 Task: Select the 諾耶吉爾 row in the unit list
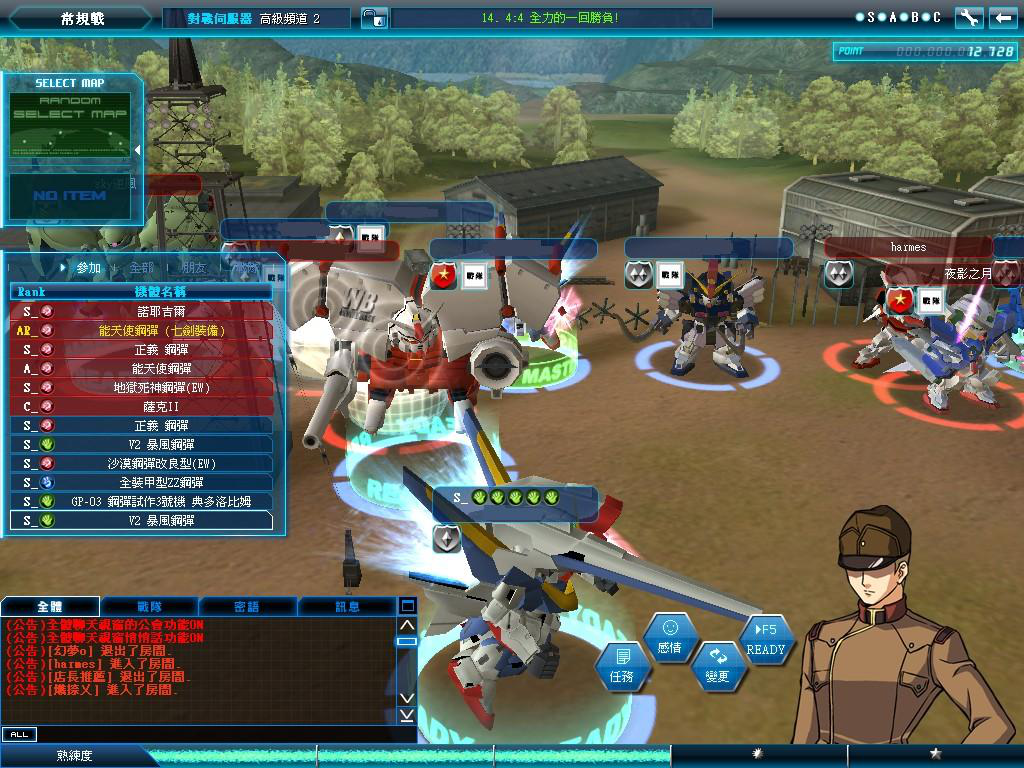point(141,311)
